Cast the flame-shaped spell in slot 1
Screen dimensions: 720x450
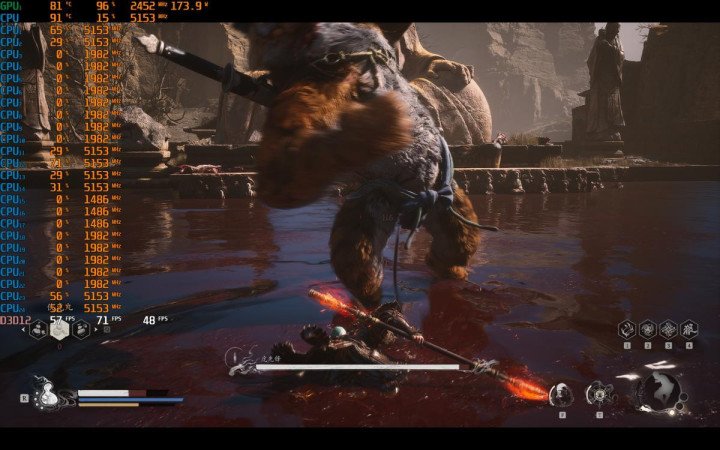(627, 329)
